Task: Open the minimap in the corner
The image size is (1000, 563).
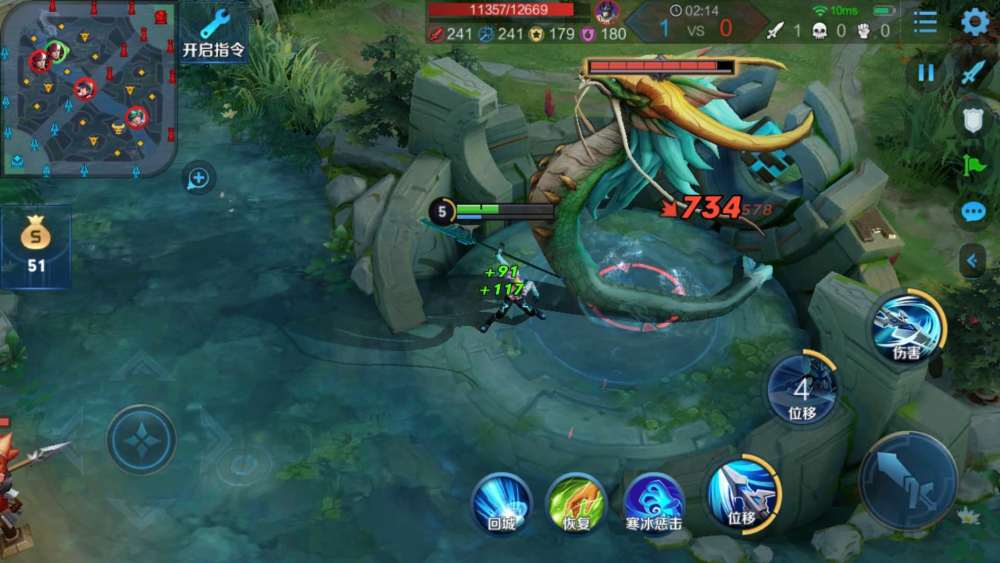Action: pos(88,88)
